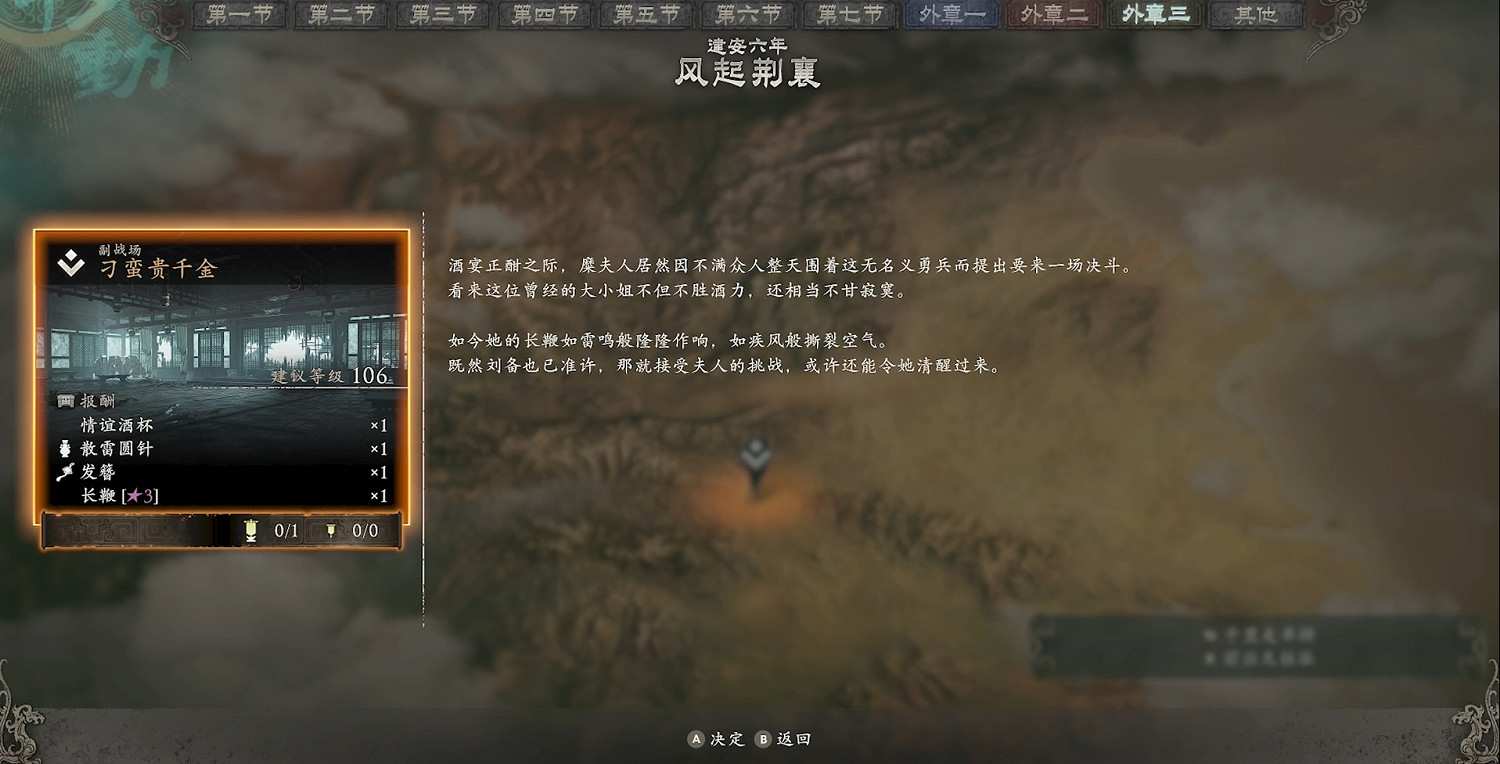Select the 第五节 chapter tab
Viewport: 1500px width, 764px height.
point(645,15)
